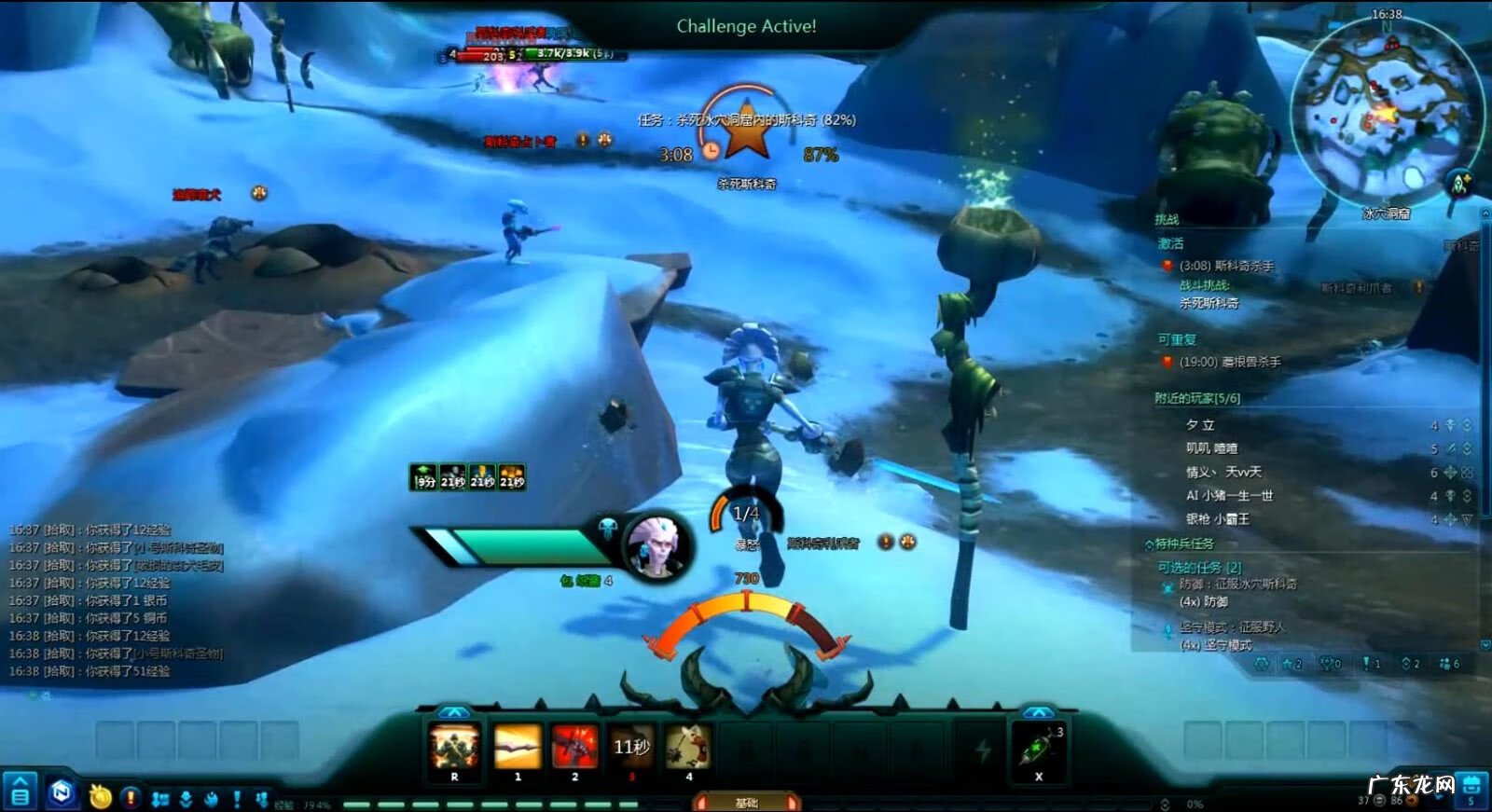Image resolution: width=1492 pixels, height=812 pixels.
Task: Open the gold coin store icon
Action: 100,797
